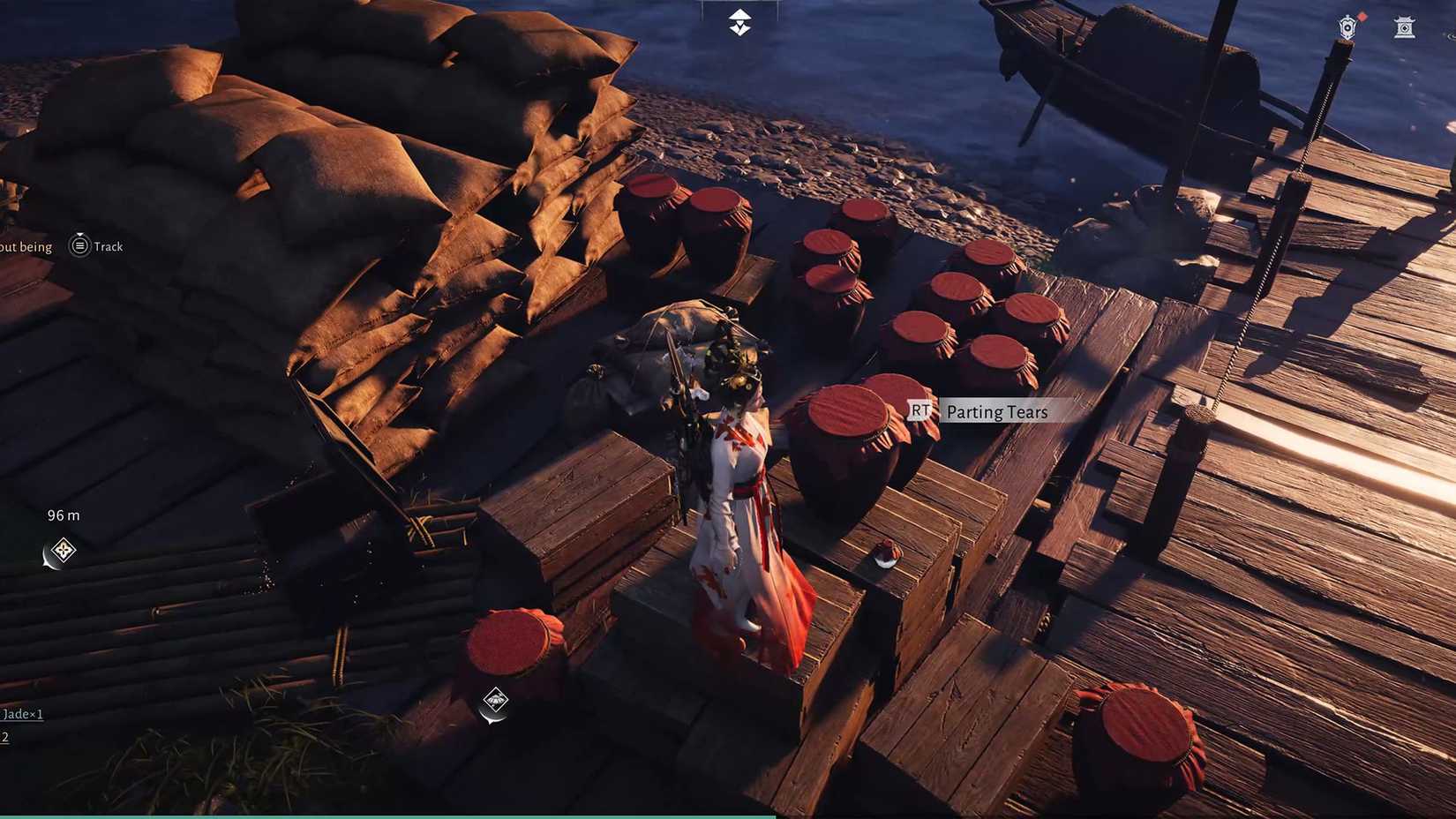Image resolution: width=1456 pixels, height=819 pixels.
Task: Click the Track quest button
Action: [x=97, y=246]
